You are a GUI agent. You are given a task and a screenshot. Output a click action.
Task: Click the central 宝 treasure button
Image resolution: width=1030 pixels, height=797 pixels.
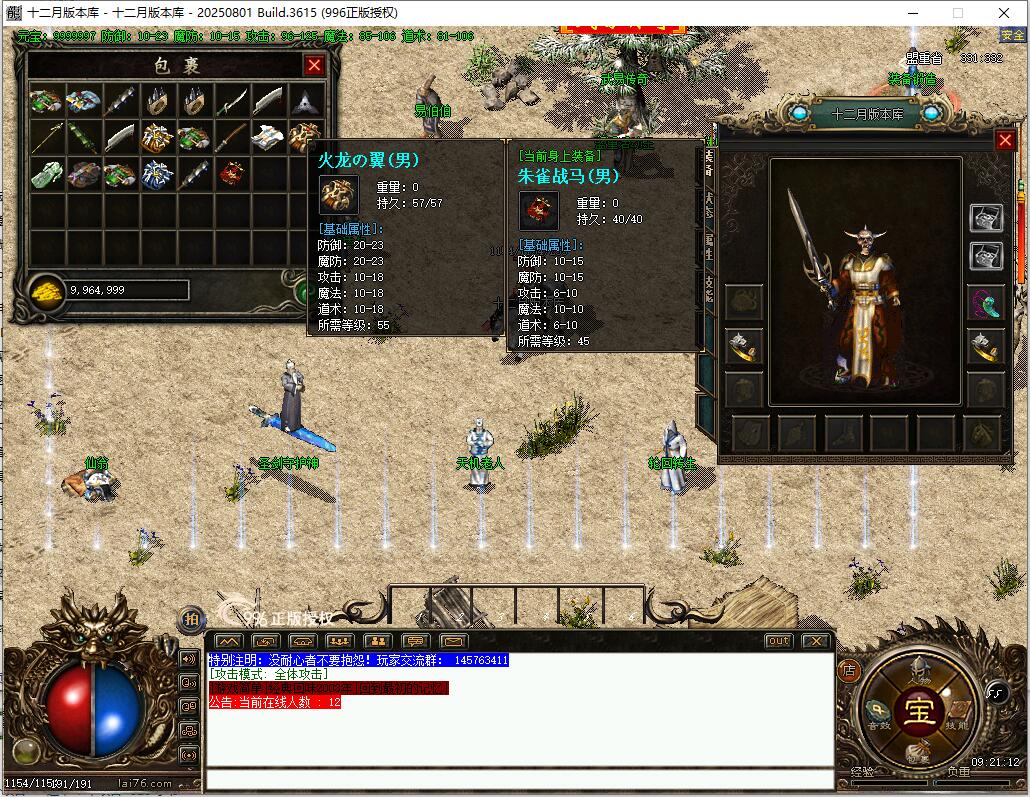point(917,711)
